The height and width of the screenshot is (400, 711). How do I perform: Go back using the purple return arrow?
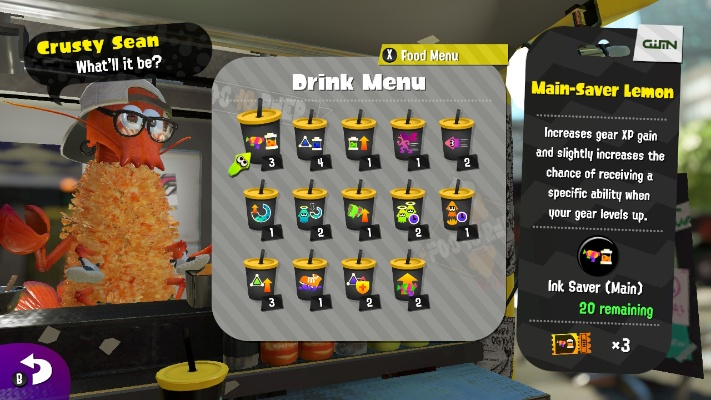click(x=36, y=372)
